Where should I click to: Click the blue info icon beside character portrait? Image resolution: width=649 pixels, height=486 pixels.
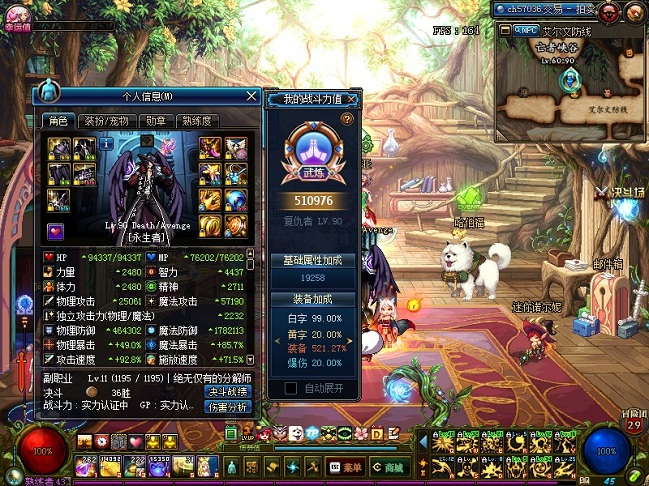point(106,144)
